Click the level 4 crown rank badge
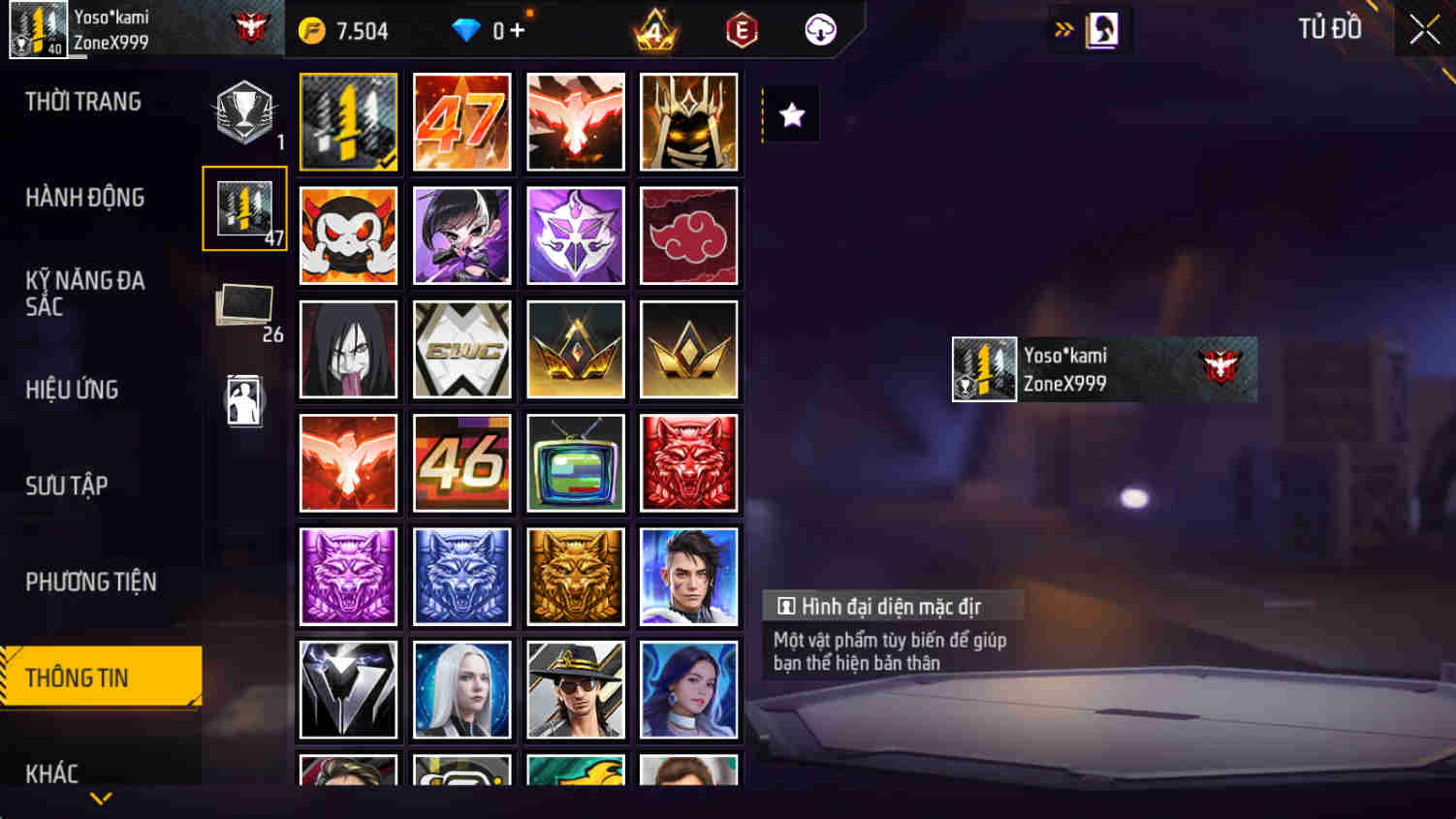The width and height of the screenshot is (1456, 819). 653,29
